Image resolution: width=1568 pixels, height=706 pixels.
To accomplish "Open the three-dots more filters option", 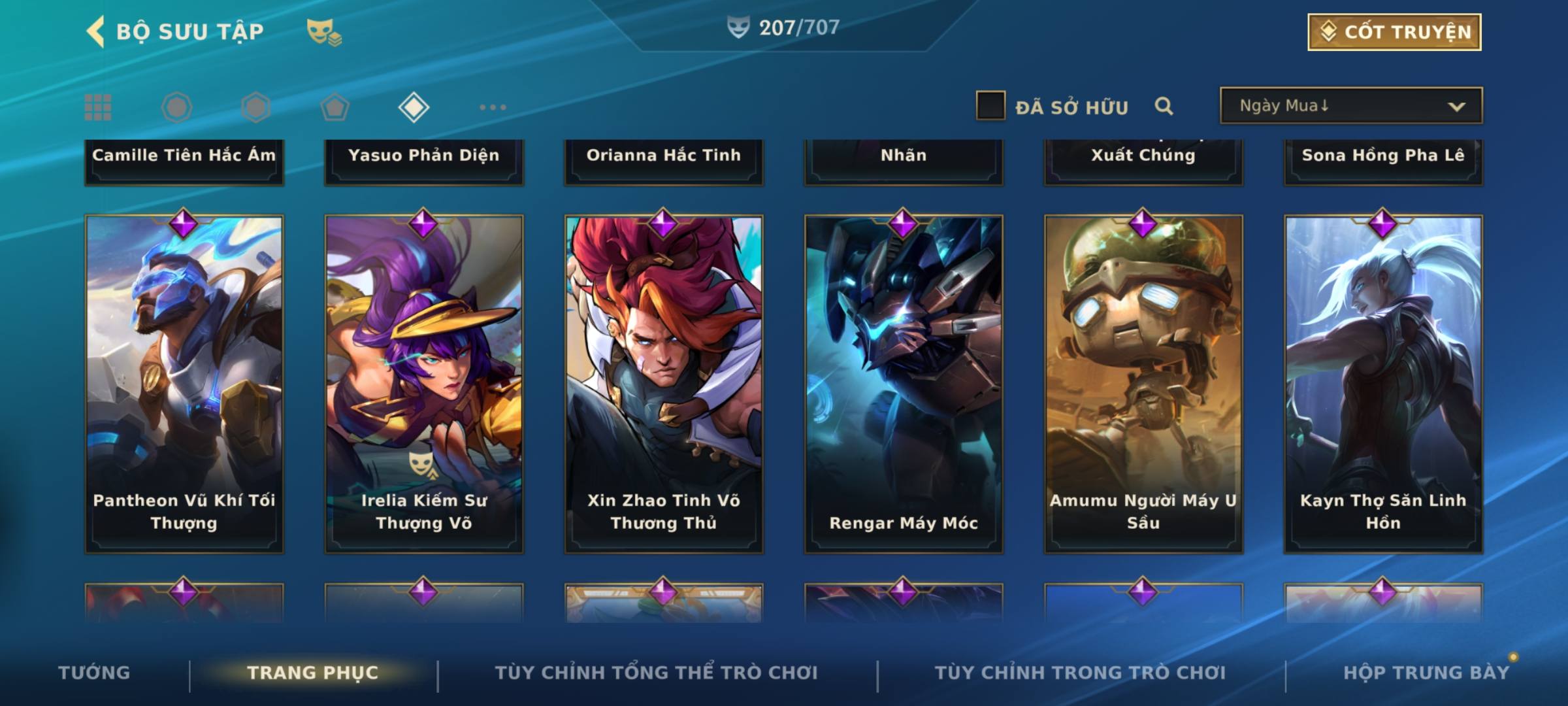I will tap(493, 107).
